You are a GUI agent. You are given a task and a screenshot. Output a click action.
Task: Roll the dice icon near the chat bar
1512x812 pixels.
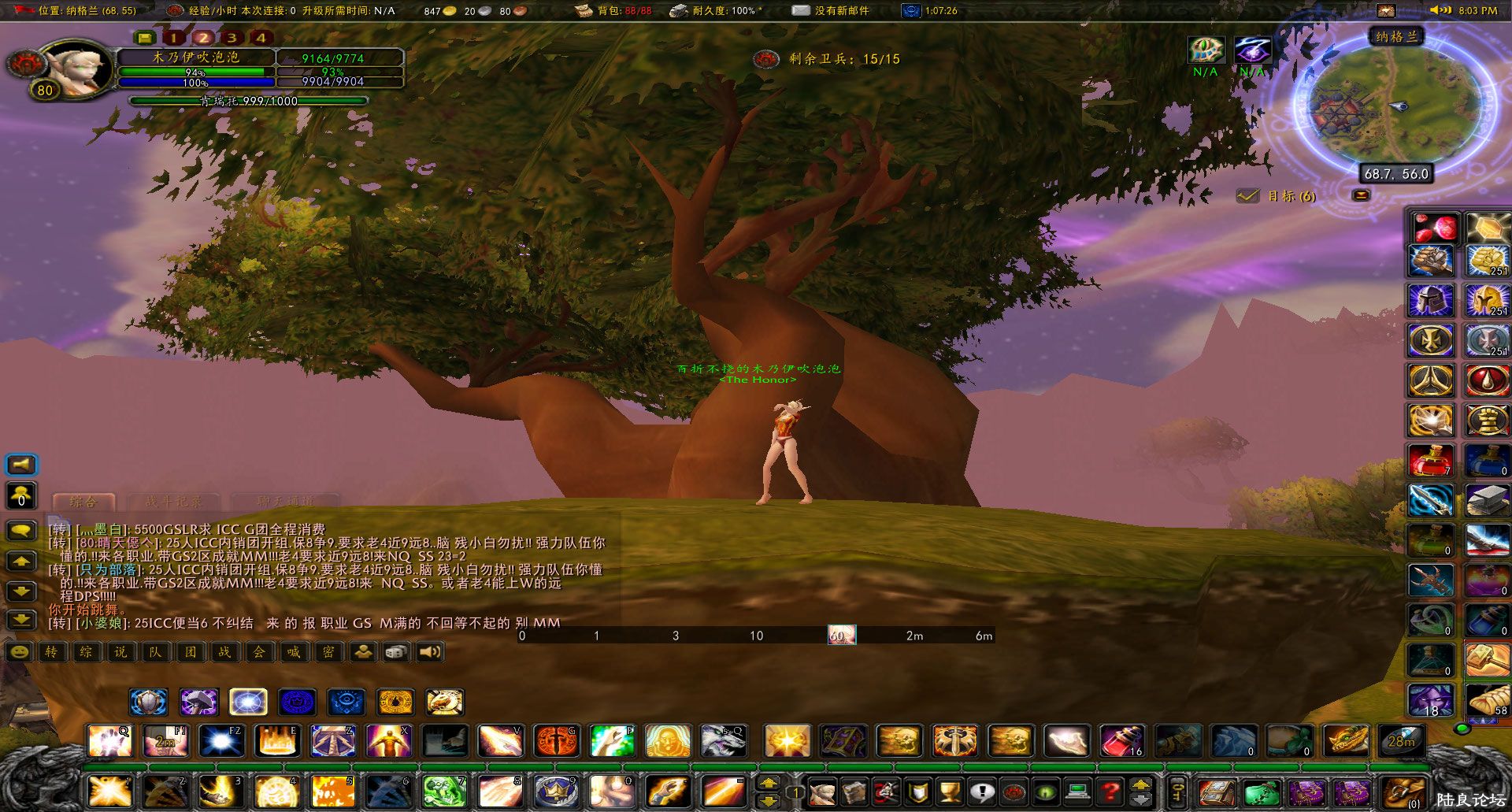tap(396, 651)
